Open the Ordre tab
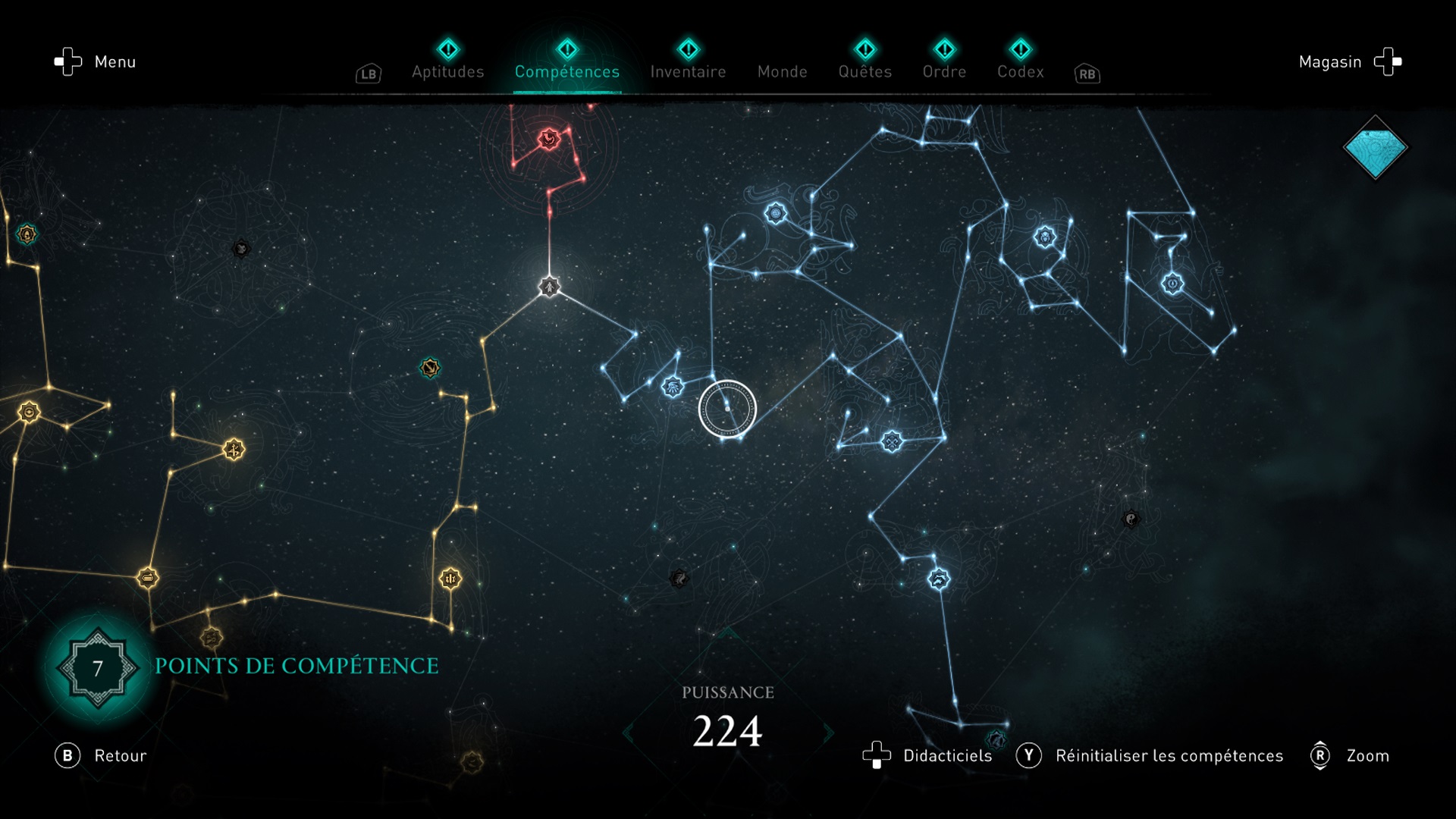Image resolution: width=1456 pixels, height=819 pixels. coord(944,71)
